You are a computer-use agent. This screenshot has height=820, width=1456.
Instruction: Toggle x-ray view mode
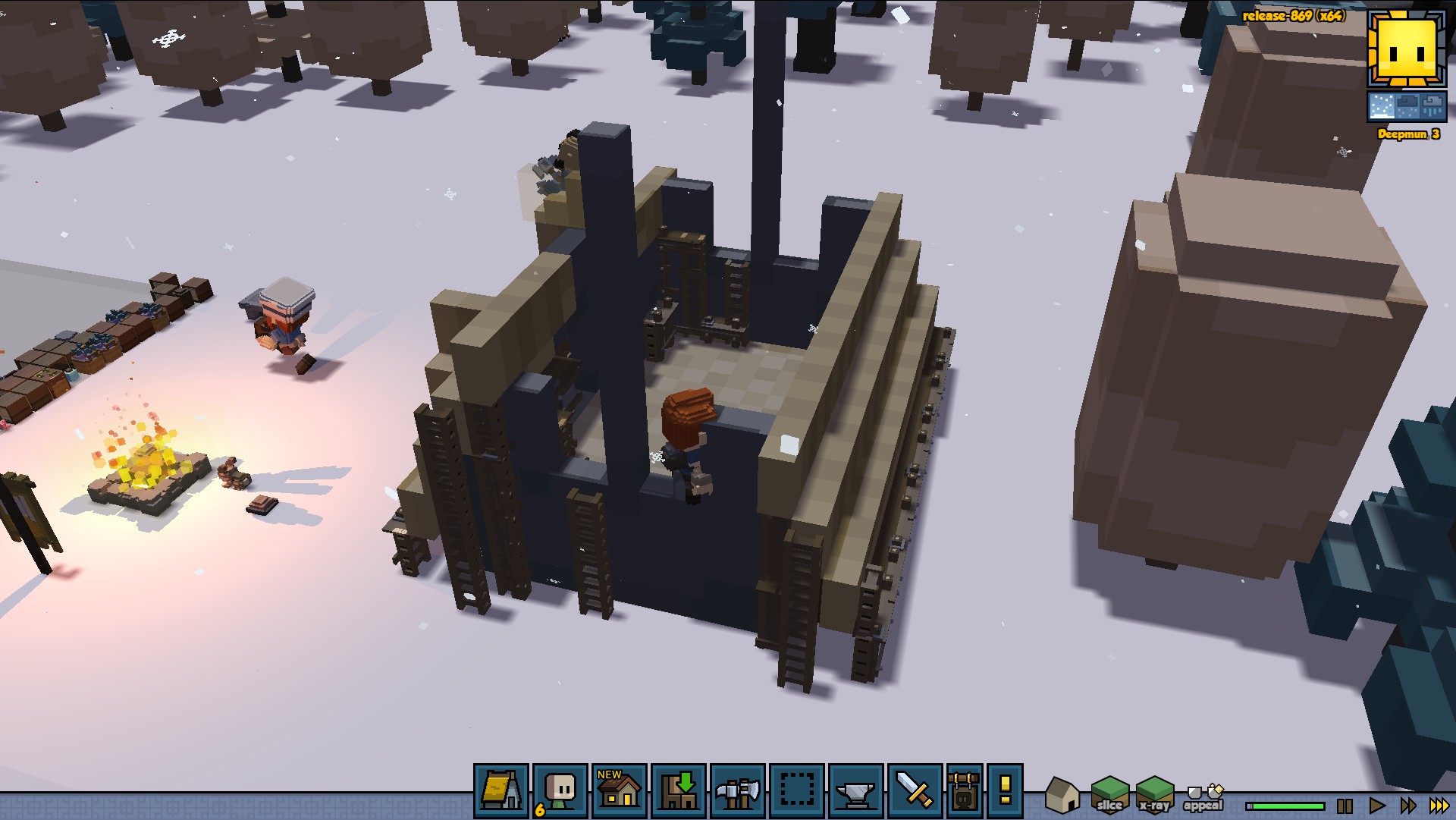1154,795
